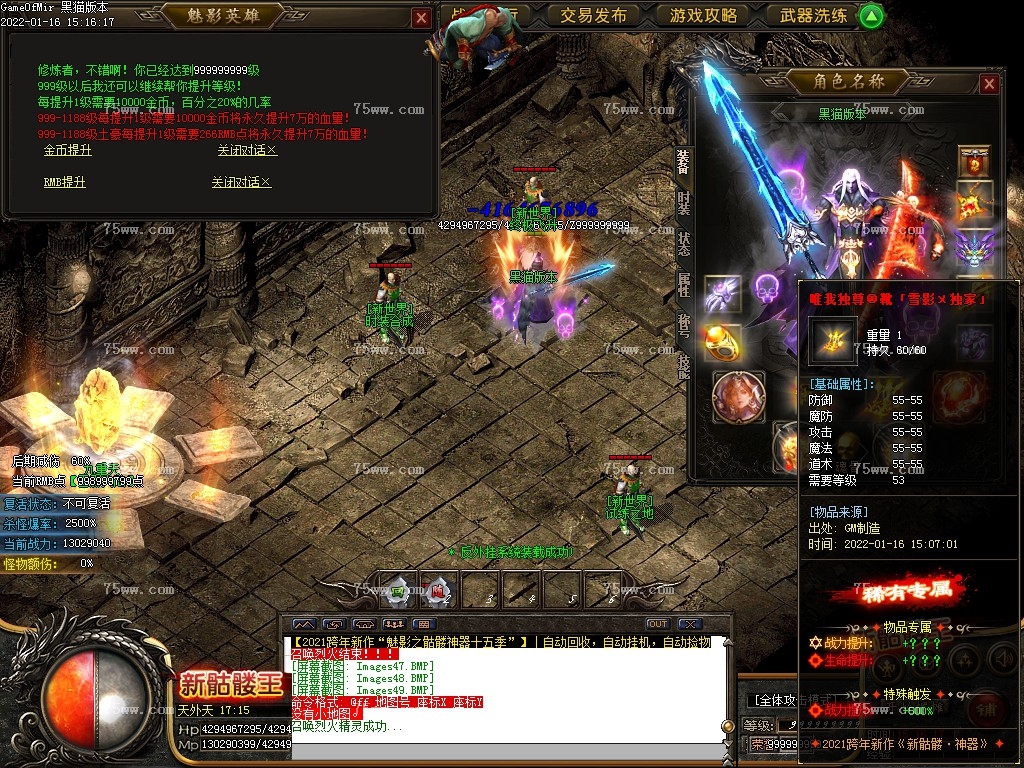Open the 属性 attributes tab
The width and height of the screenshot is (1024, 768).
pyautogui.click(x=683, y=284)
